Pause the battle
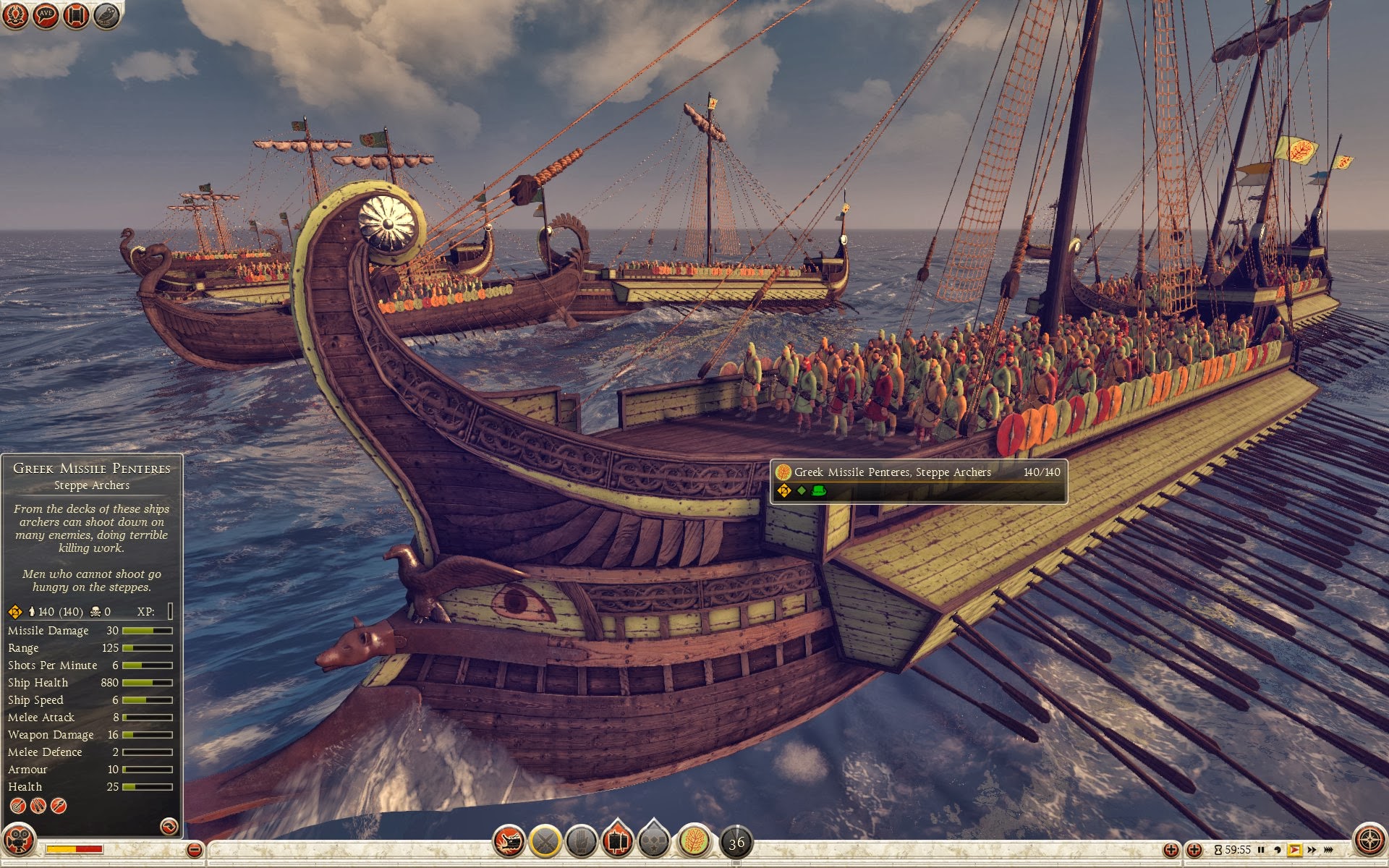Image resolution: width=1389 pixels, height=868 pixels. [x=1261, y=850]
